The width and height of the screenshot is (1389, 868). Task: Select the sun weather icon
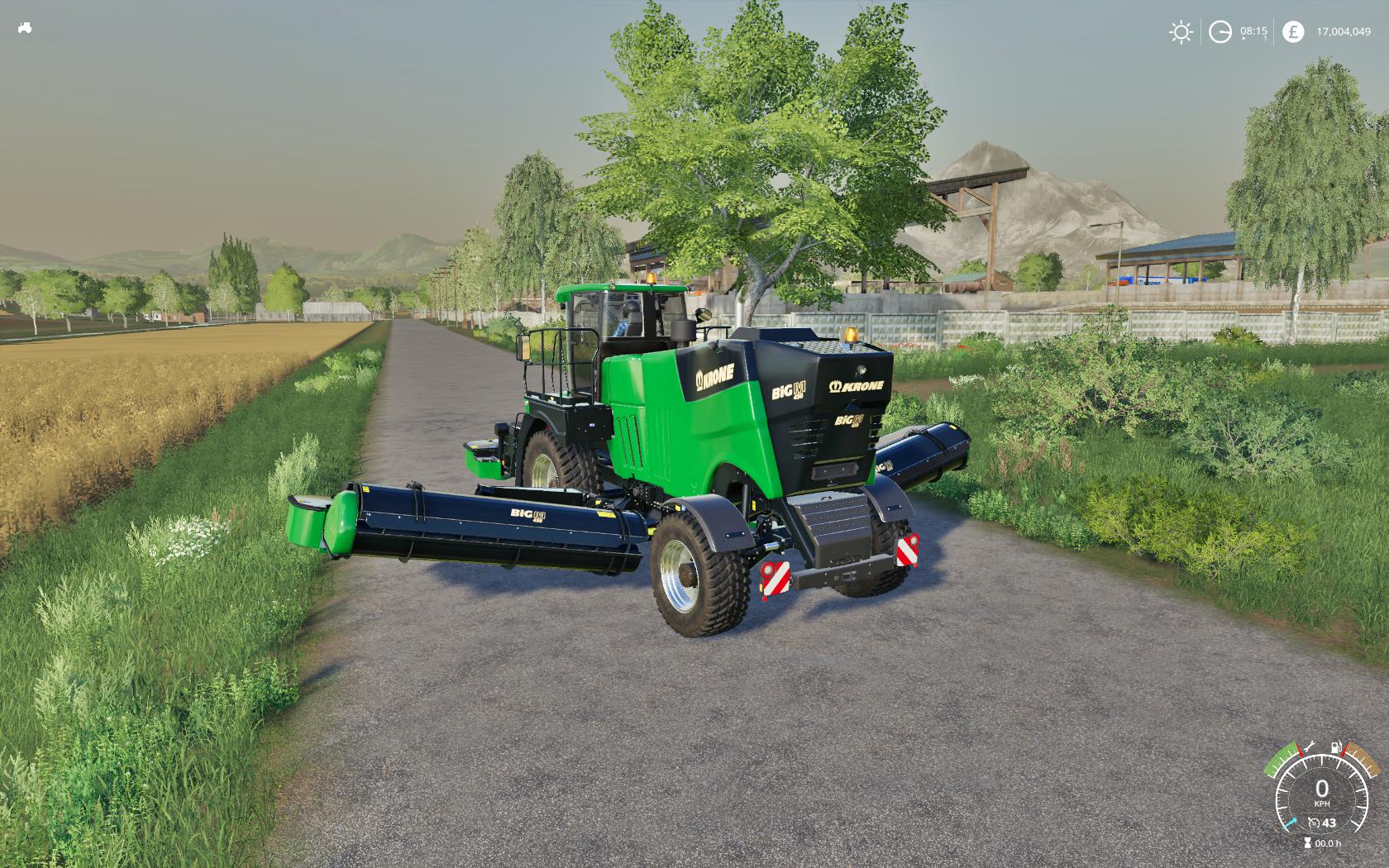pyautogui.click(x=1181, y=31)
